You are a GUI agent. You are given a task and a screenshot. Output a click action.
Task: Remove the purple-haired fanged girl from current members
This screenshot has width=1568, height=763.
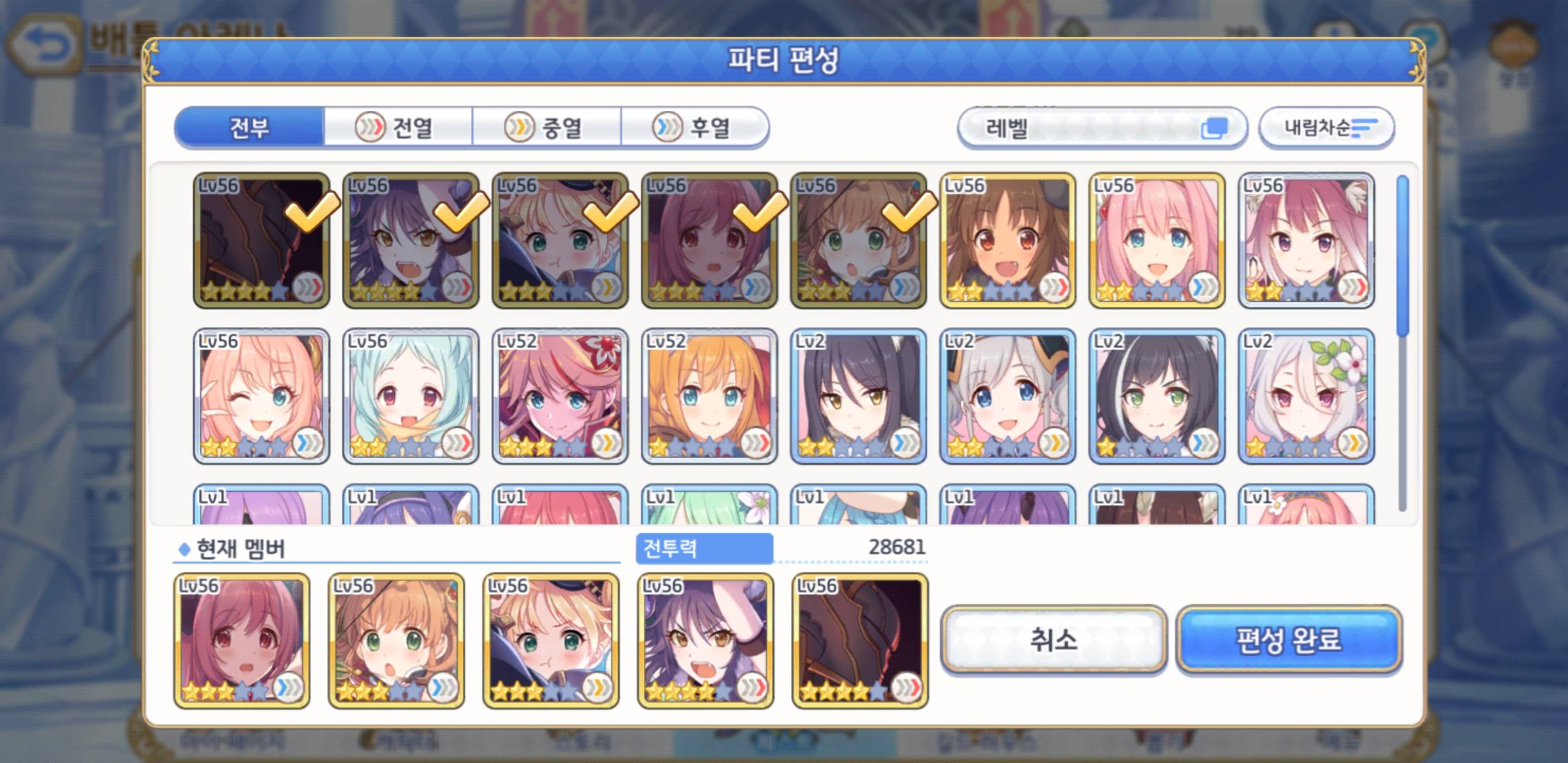point(706,641)
